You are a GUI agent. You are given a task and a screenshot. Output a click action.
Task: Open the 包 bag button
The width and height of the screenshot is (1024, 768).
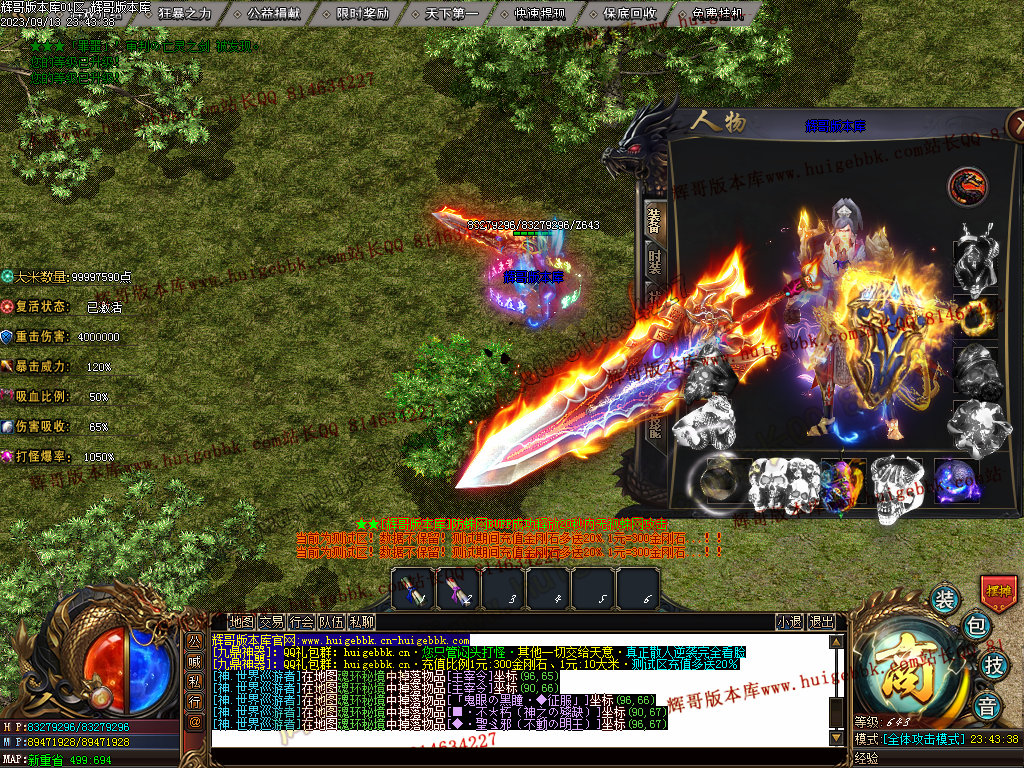pyautogui.click(x=977, y=627)
